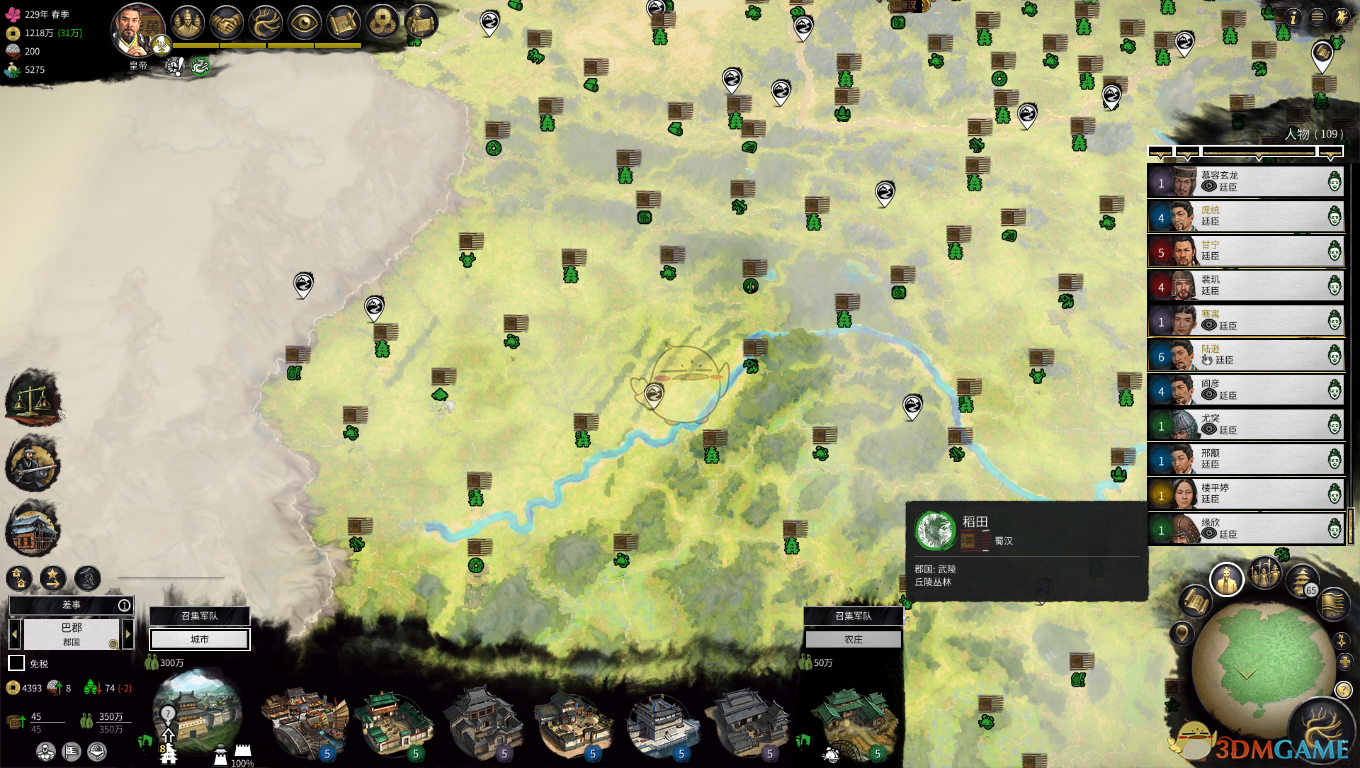Open the swordsman portrait panel icon
The image size is (1360, 768).
pyautogui.click(x=31, y=461)
